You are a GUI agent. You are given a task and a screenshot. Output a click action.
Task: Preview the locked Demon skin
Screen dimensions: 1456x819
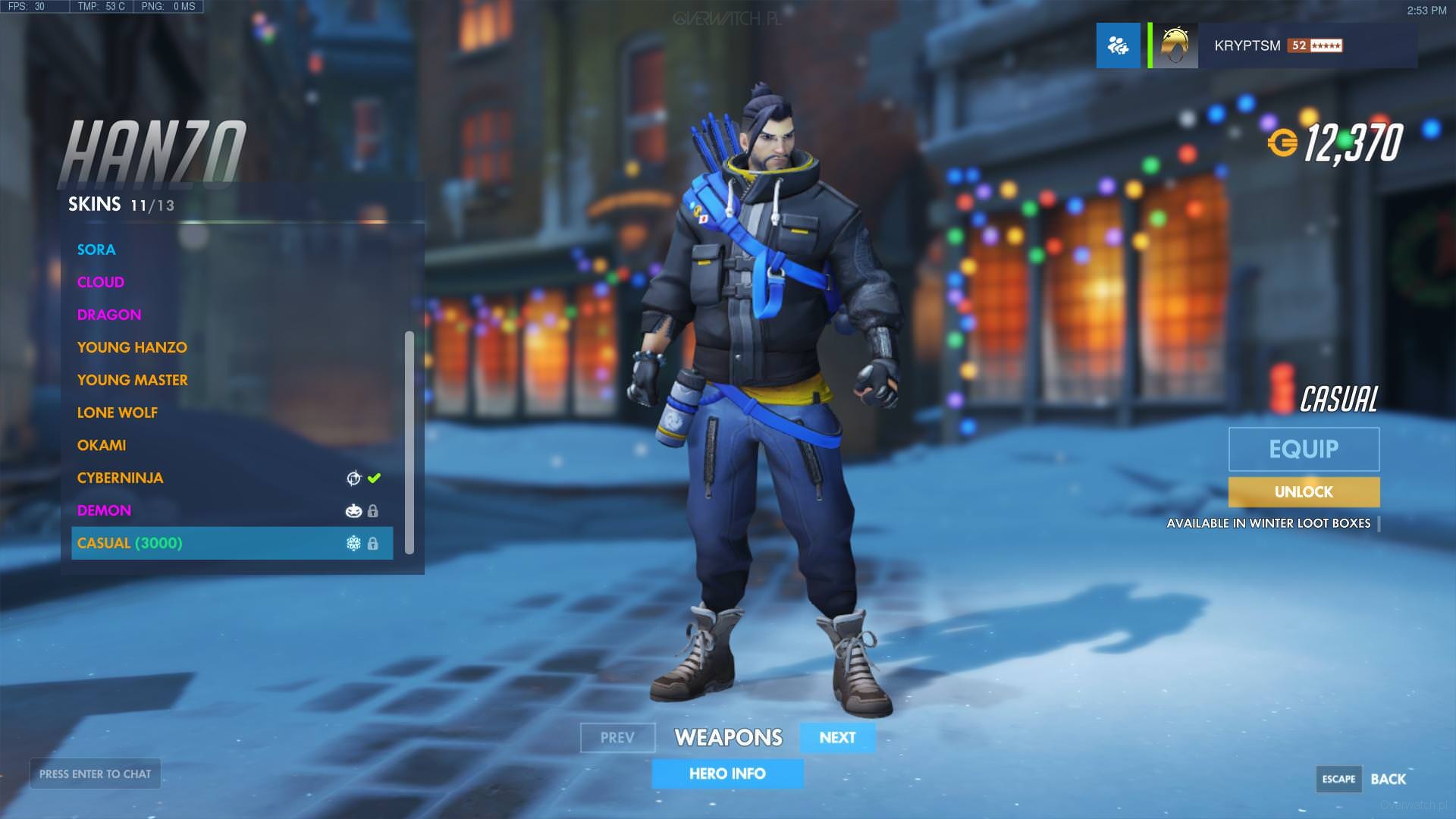(x=105, y=510)
